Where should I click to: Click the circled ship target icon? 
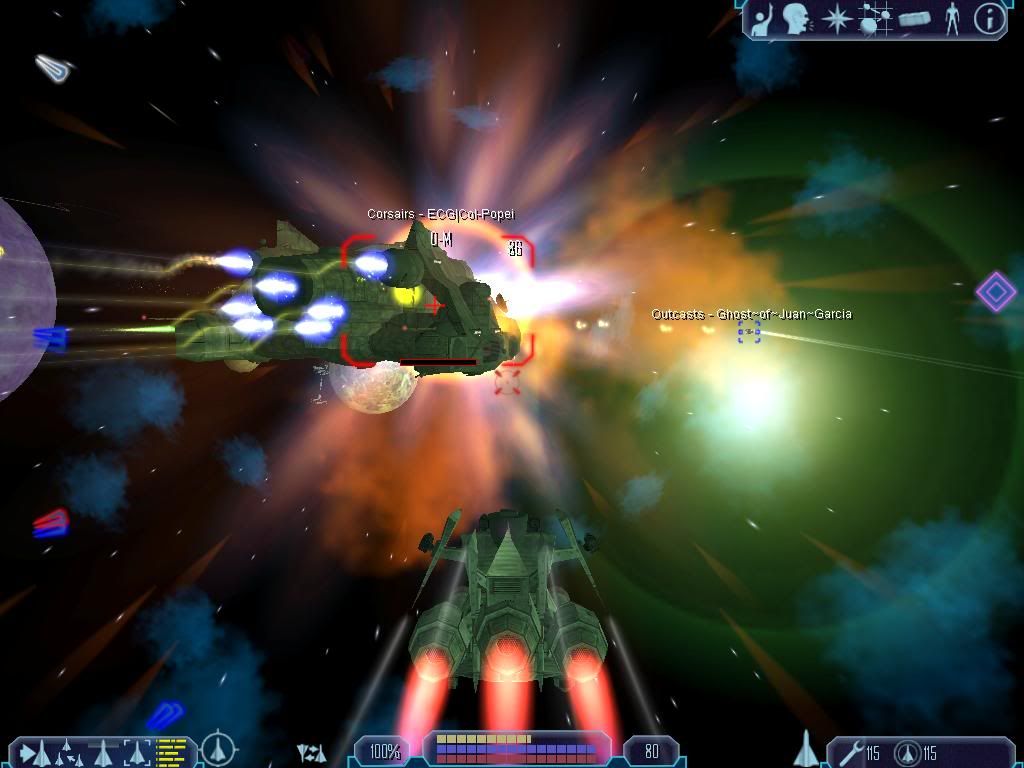(218, 749)
